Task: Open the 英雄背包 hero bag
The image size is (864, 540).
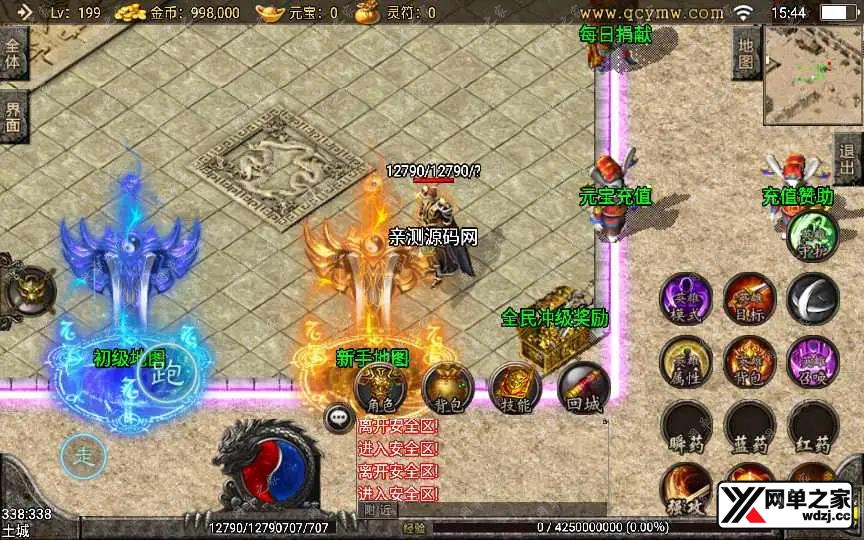Action: [x=749, y=362]
